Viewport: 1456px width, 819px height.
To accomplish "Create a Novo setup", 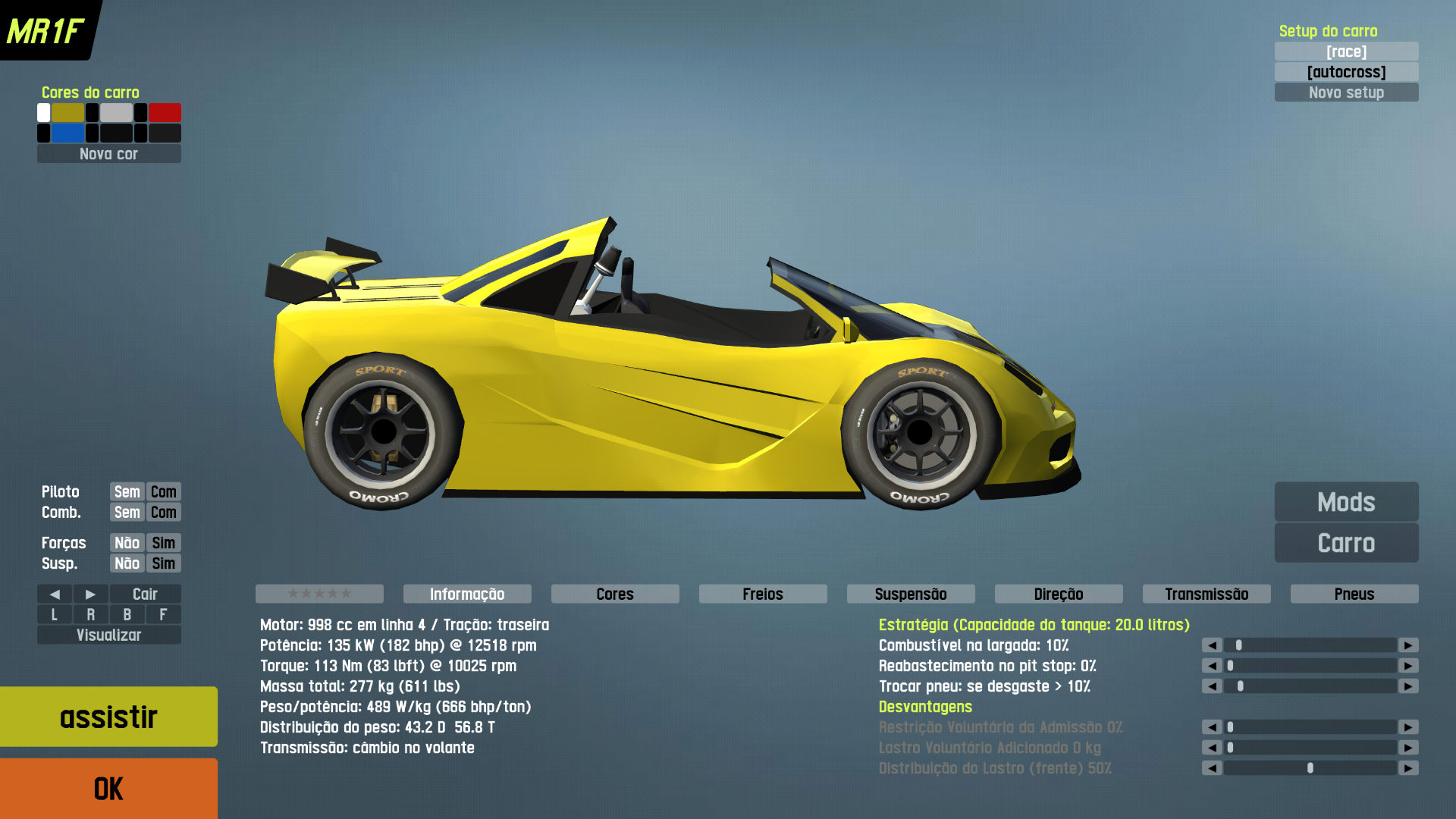I will tap(1346, 93).
